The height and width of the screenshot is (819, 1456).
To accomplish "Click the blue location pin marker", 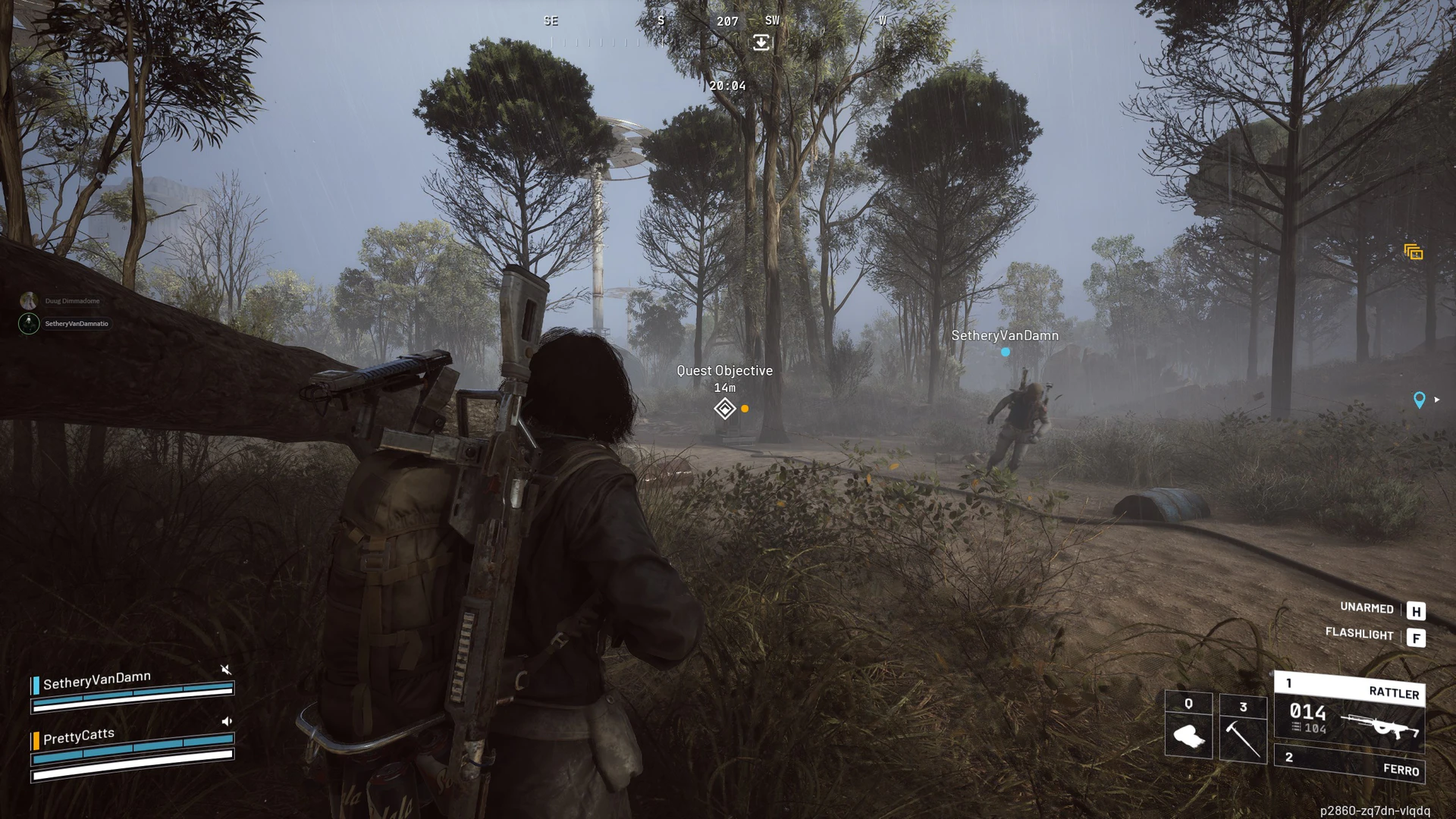I will point(1420,400).
